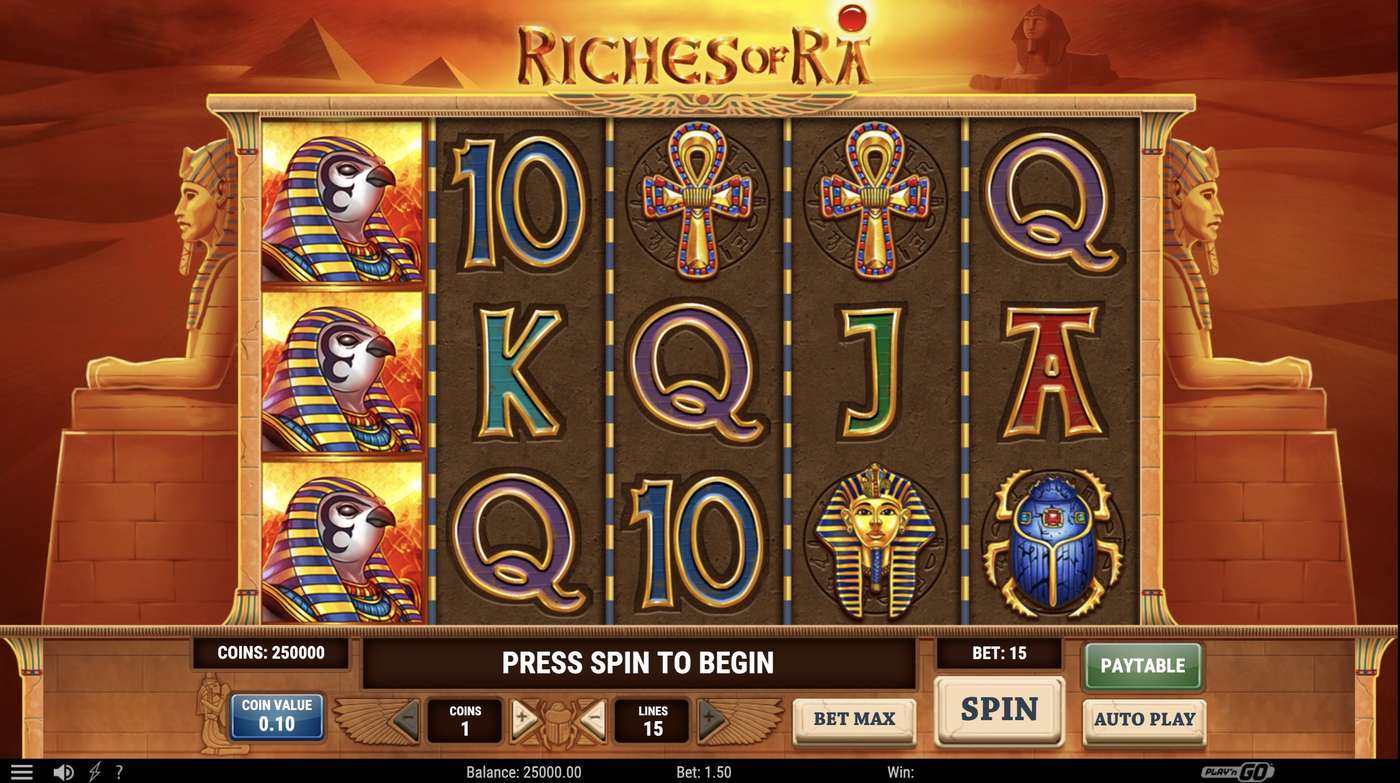Enable Auto Play mode
Viewport: 1400px width, 783px height.
click(x=1143, y=719)
